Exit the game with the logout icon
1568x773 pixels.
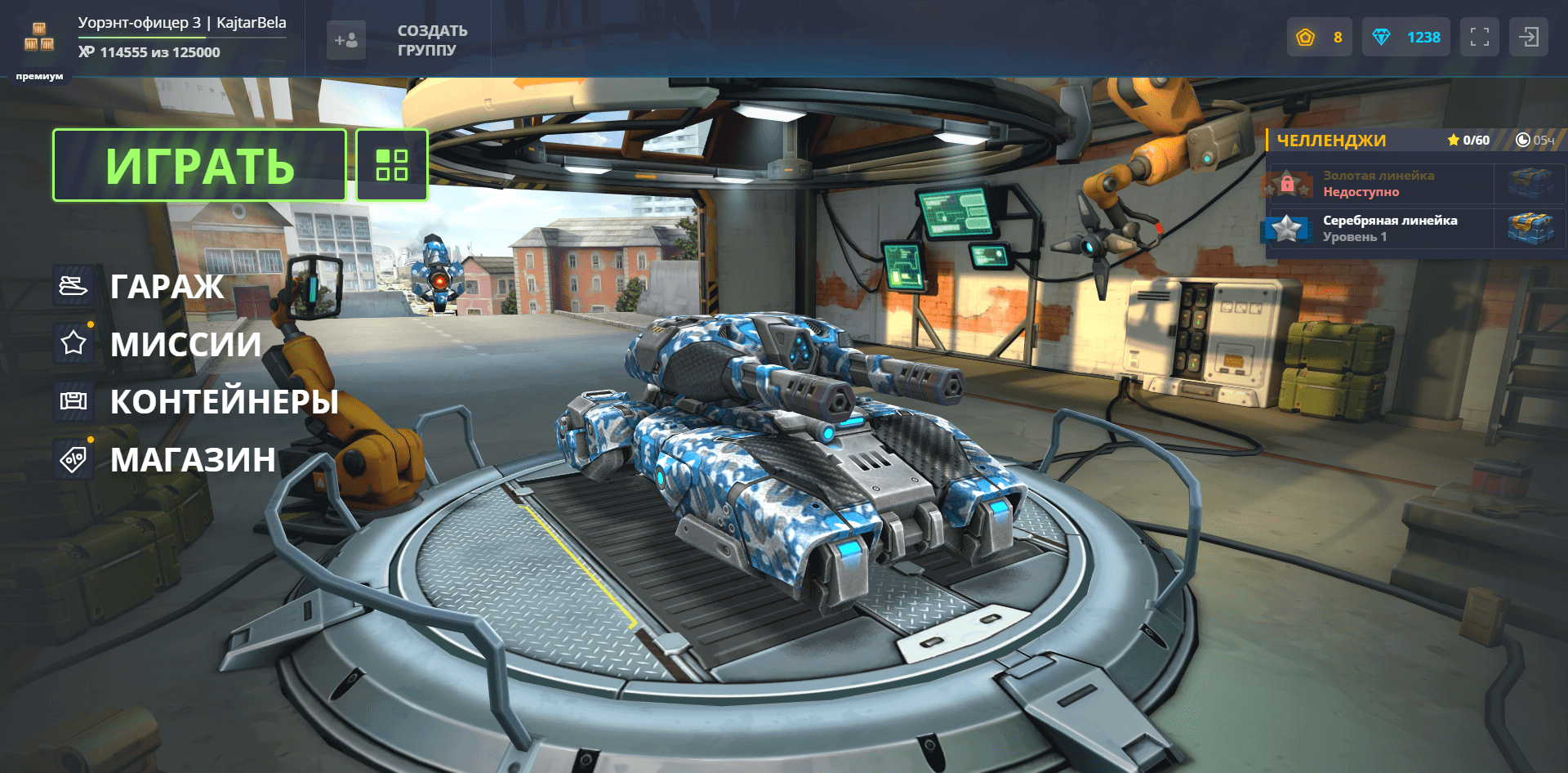pos(1528,38)
